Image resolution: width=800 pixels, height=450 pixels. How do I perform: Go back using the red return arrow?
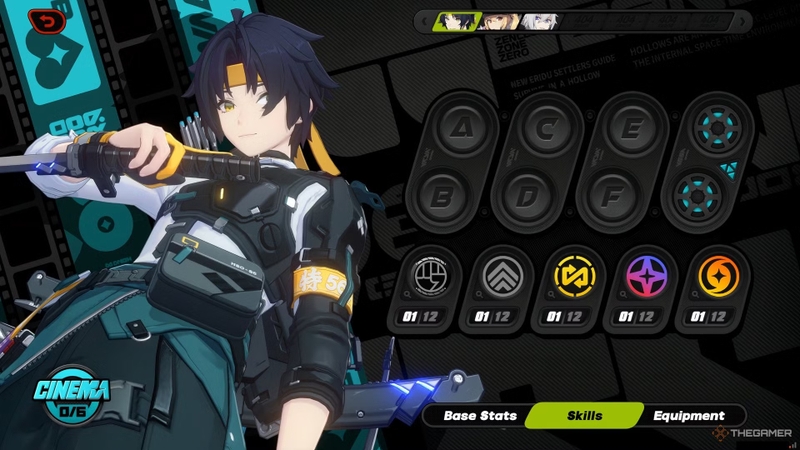click(x=46, y=19)
